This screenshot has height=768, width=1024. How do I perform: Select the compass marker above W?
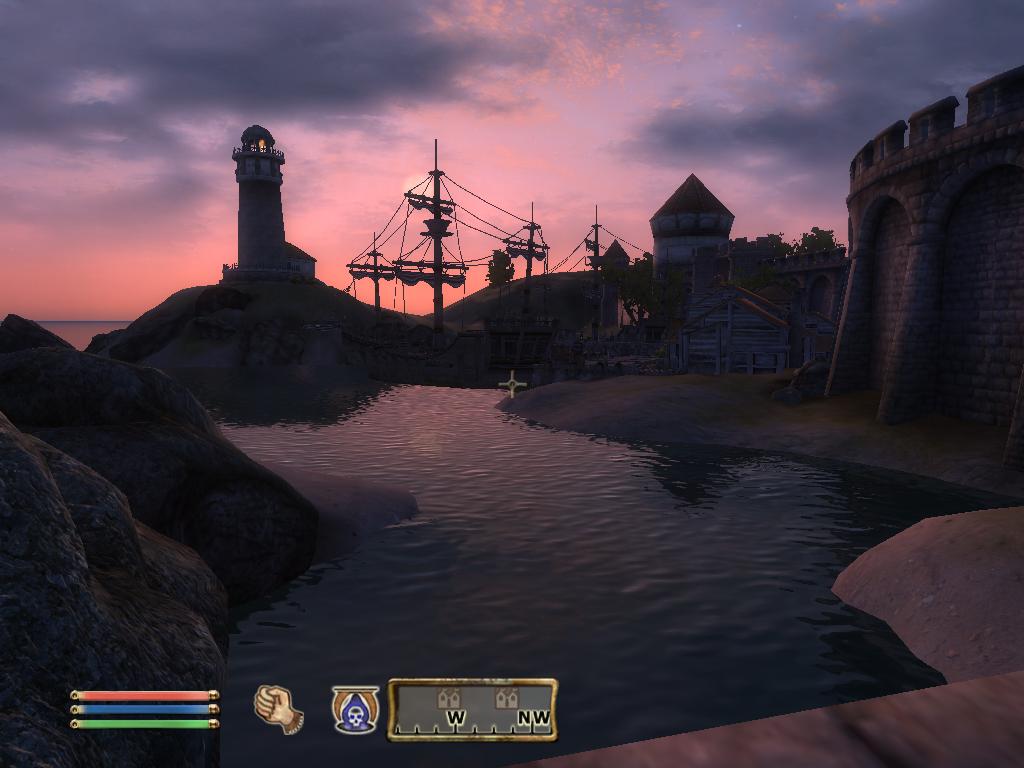[449, 698]
